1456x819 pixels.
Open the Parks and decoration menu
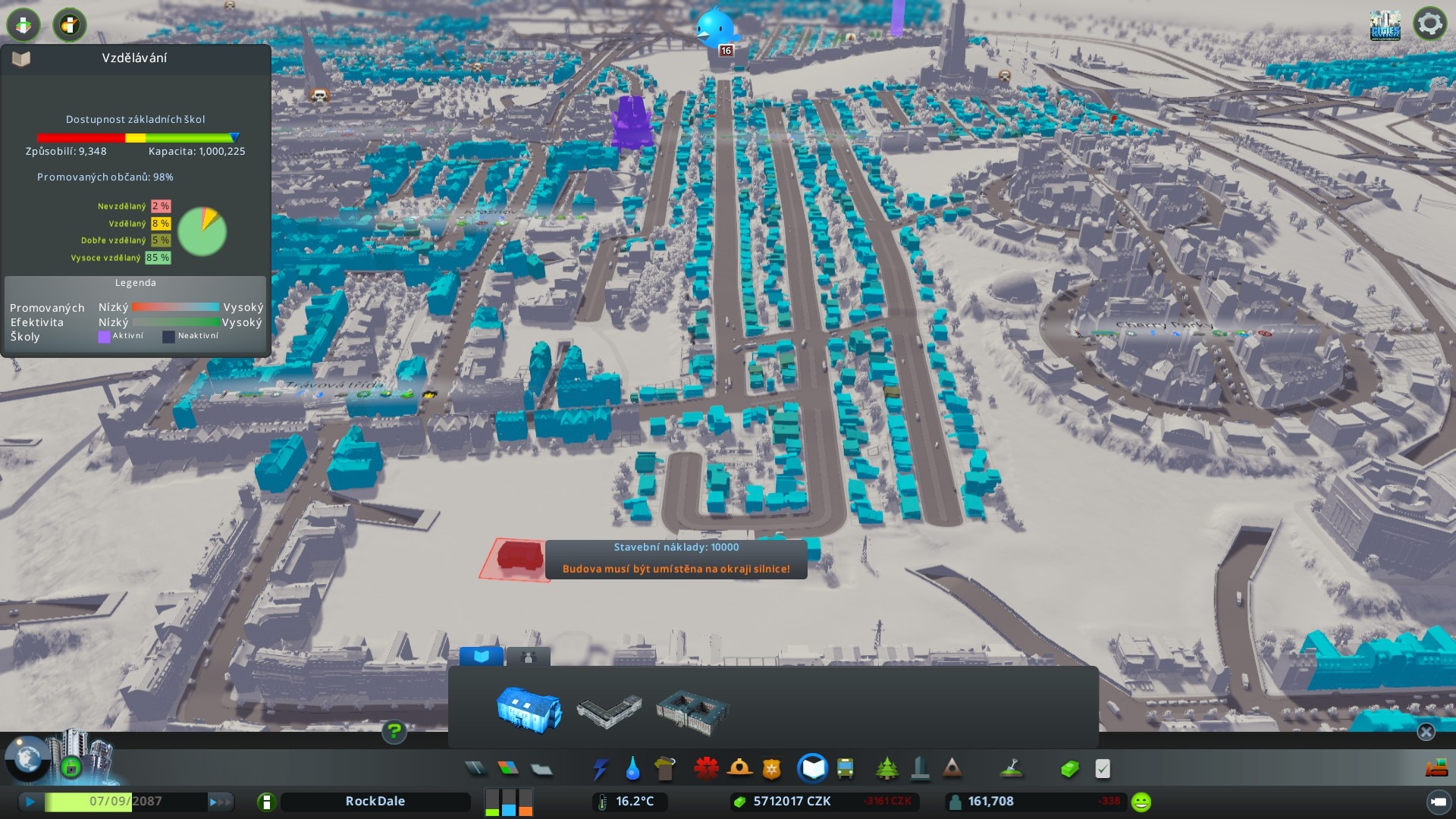tap(886, 769)
